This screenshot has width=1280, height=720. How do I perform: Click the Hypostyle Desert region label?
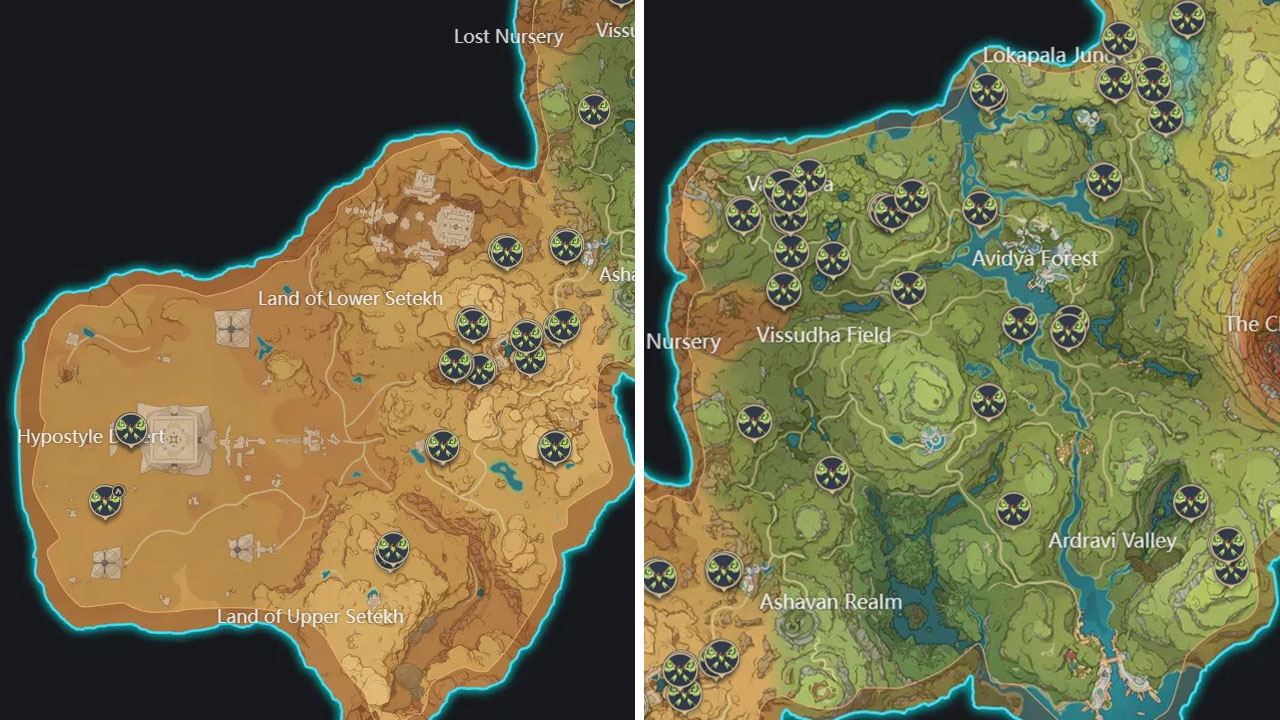click(92, 436)
